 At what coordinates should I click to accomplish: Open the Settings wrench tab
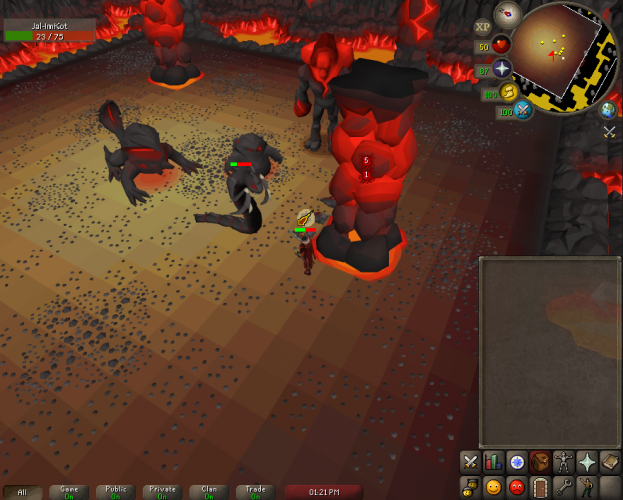tap(562, 487)
